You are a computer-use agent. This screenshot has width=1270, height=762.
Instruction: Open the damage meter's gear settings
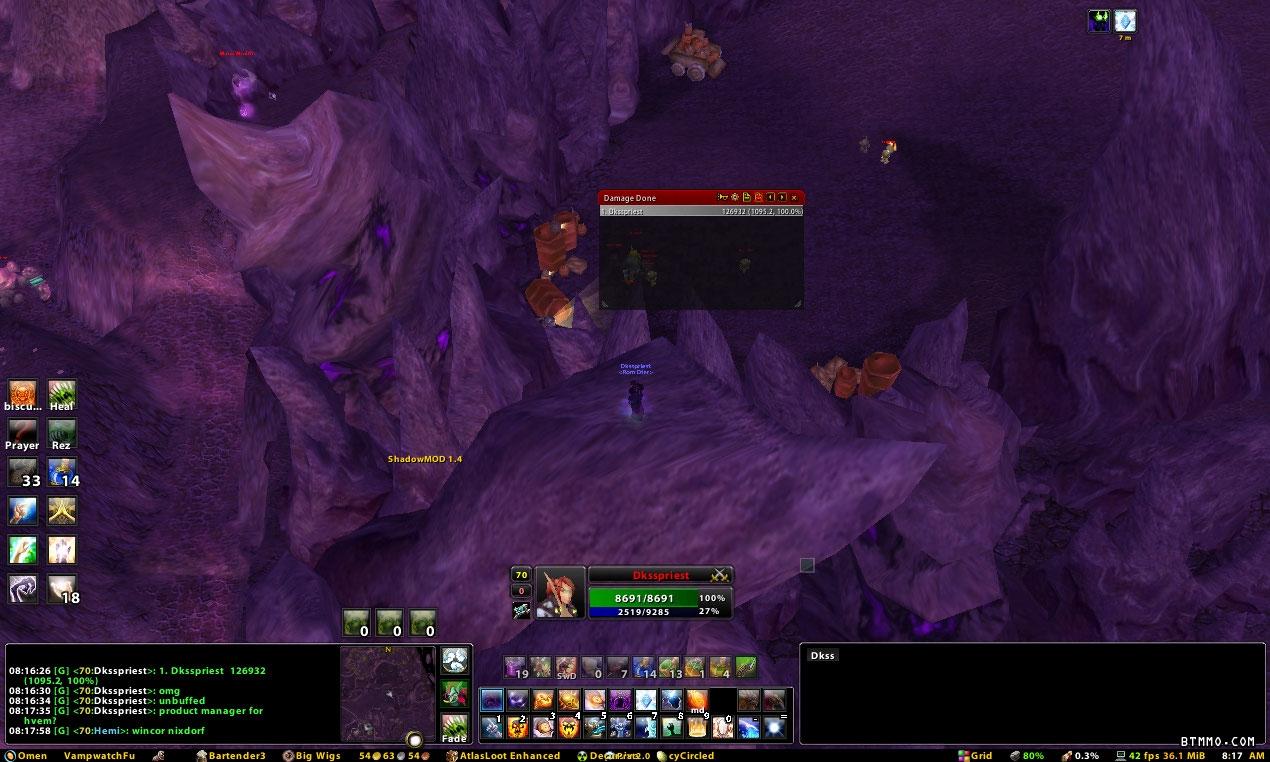(734, 198)
